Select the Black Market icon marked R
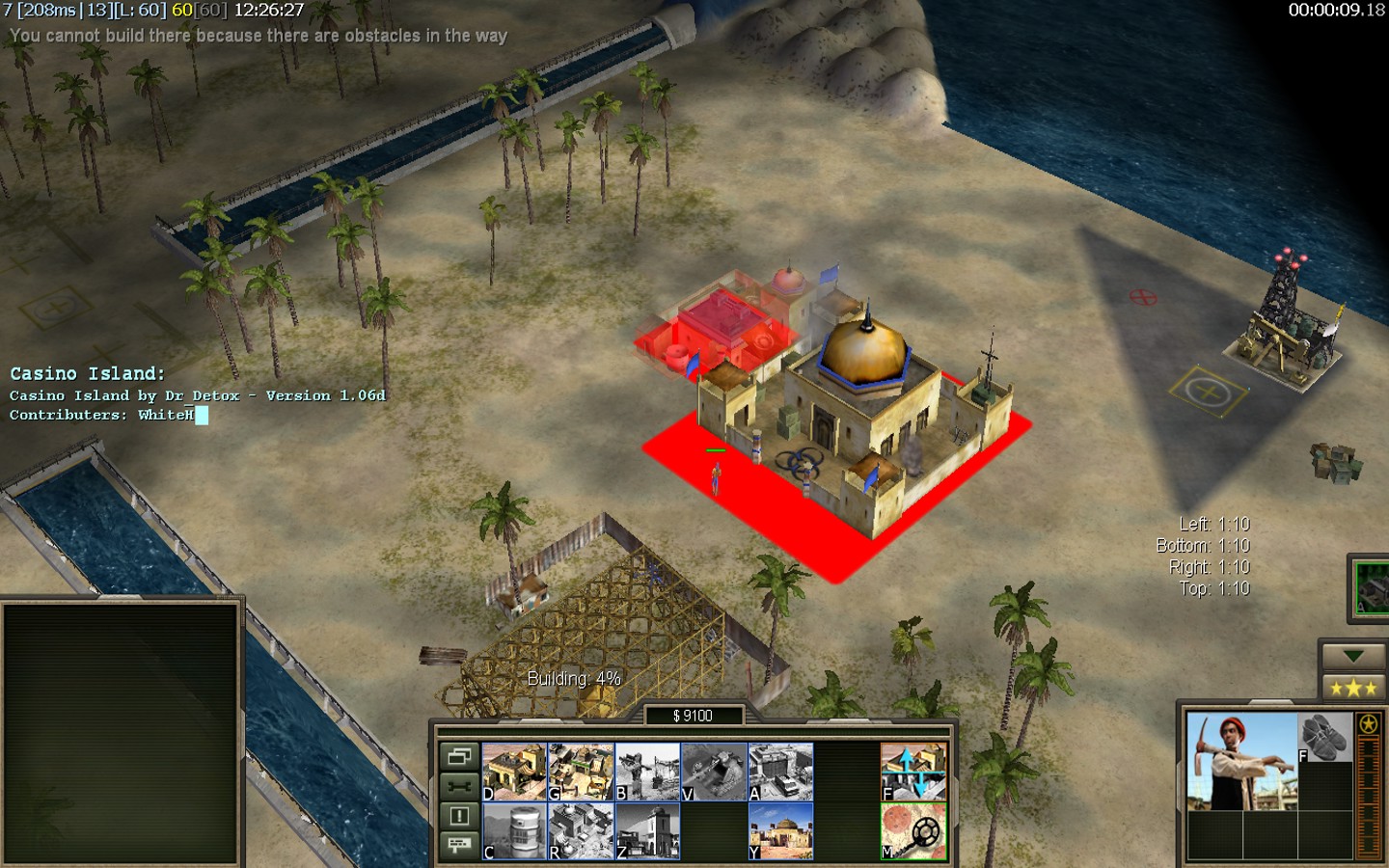This screenshot has height=868, width=1389. pyautogui.click(x=581, y=831)
